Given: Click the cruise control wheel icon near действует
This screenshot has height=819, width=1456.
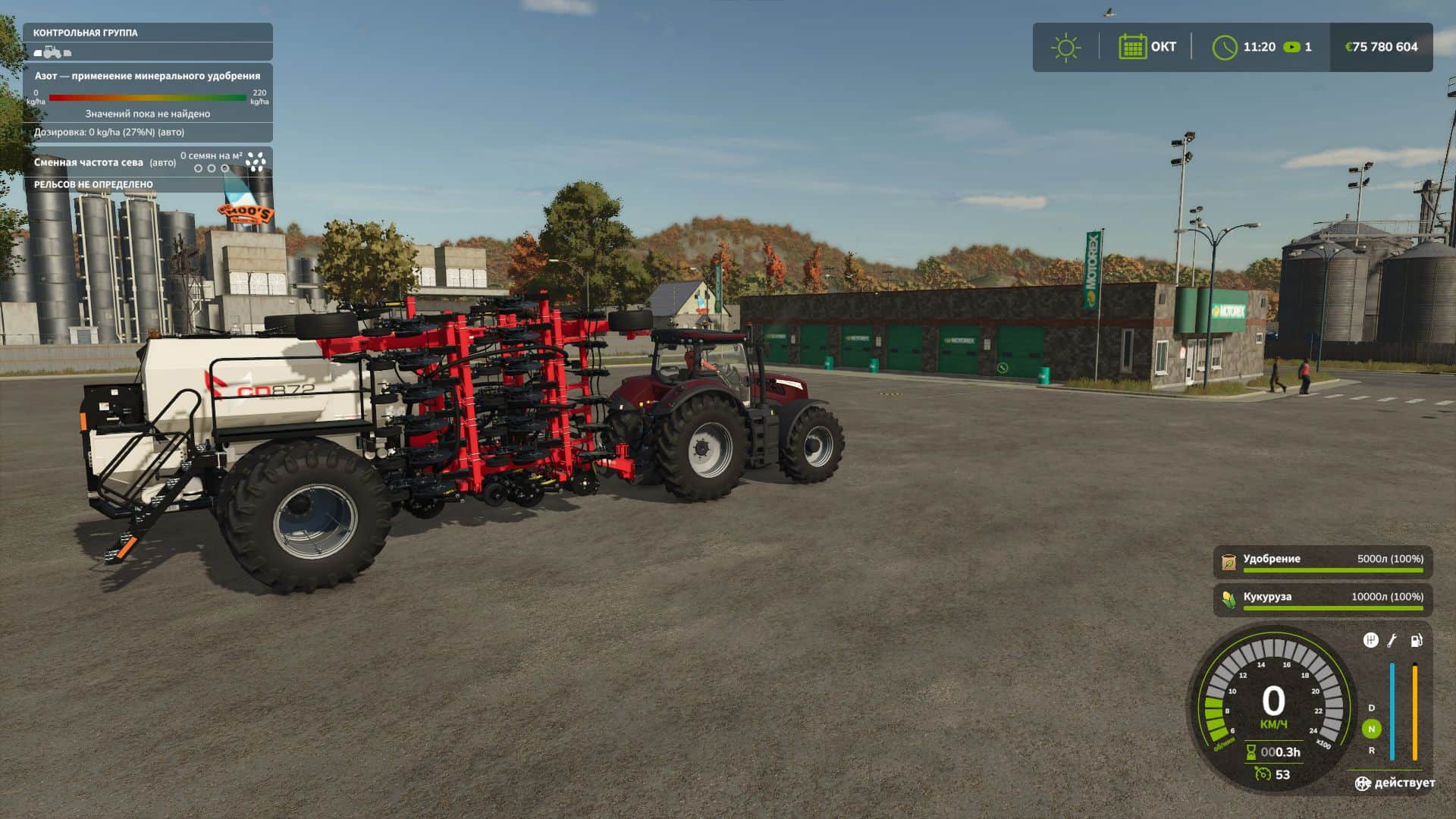Looking at the screenshot, I should (x=1363, y=783).
